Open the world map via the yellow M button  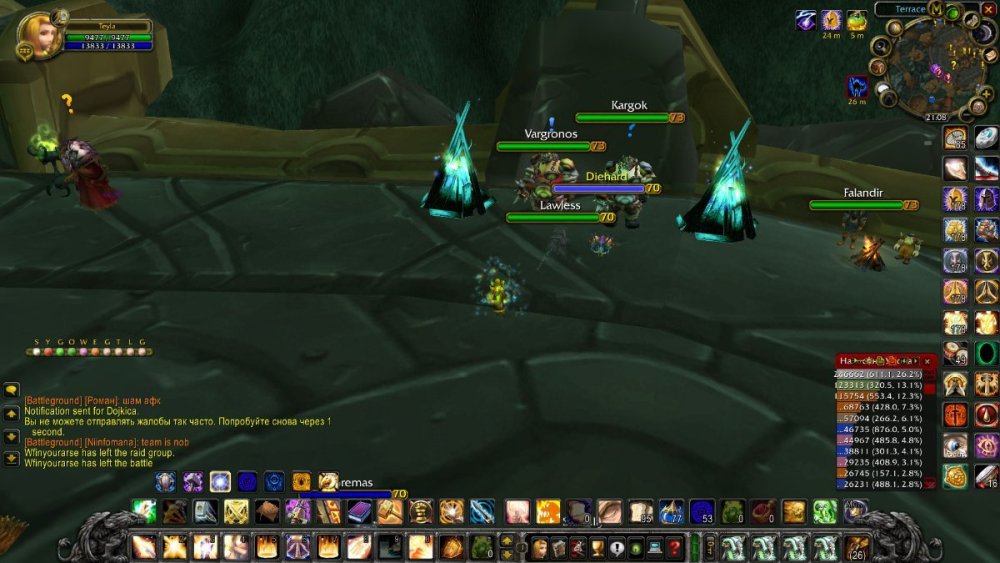tap(935, 9)
